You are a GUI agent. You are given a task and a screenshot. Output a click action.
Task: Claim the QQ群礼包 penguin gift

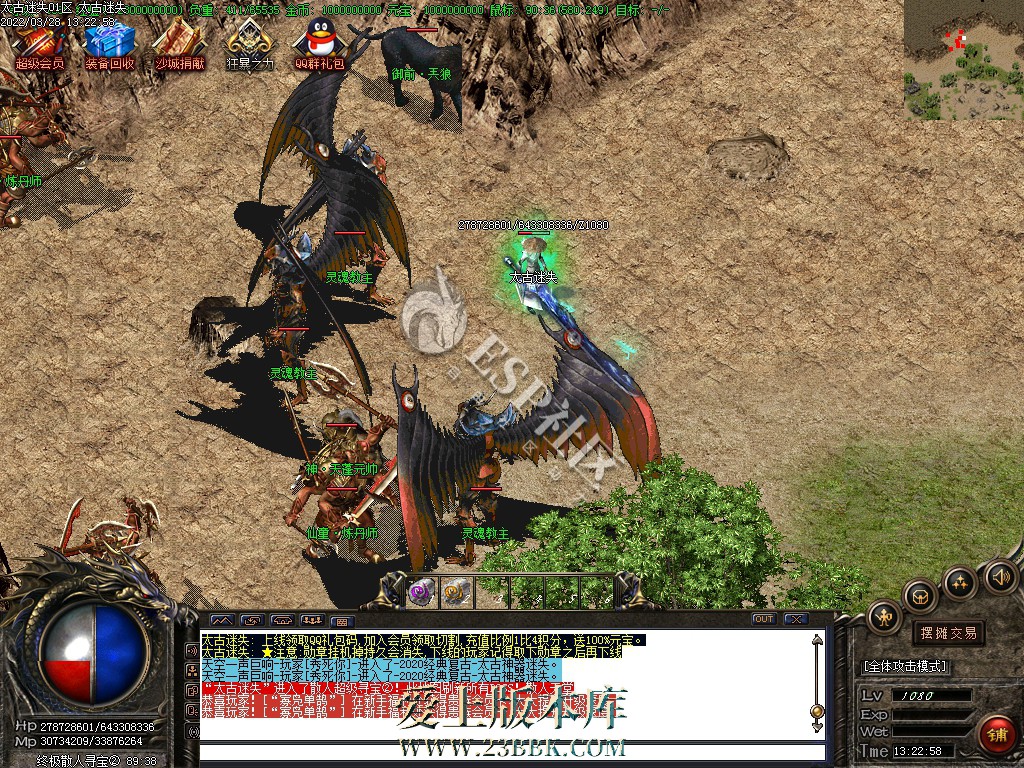click(319, 42)
